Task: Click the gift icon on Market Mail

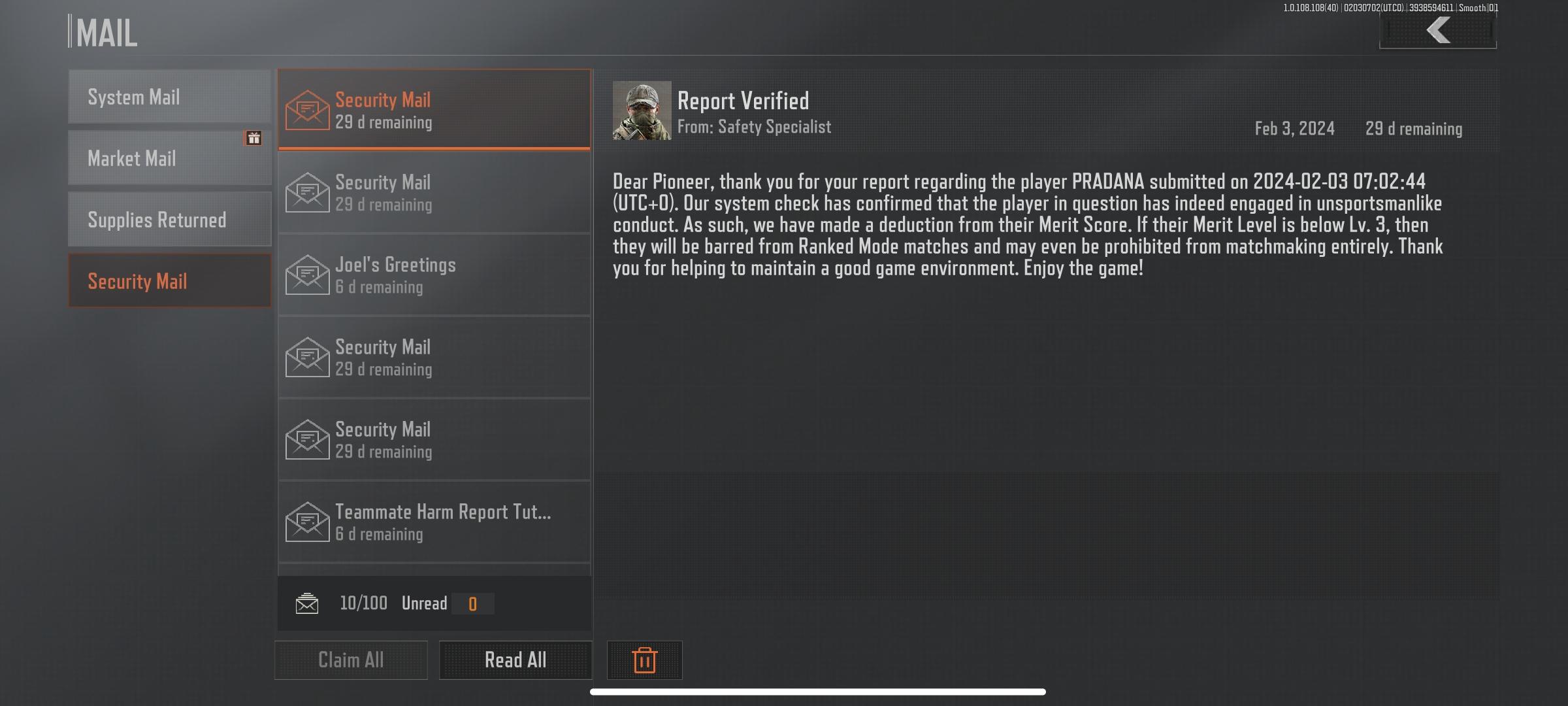Action: pyautogui.click(x=255, y=138)
